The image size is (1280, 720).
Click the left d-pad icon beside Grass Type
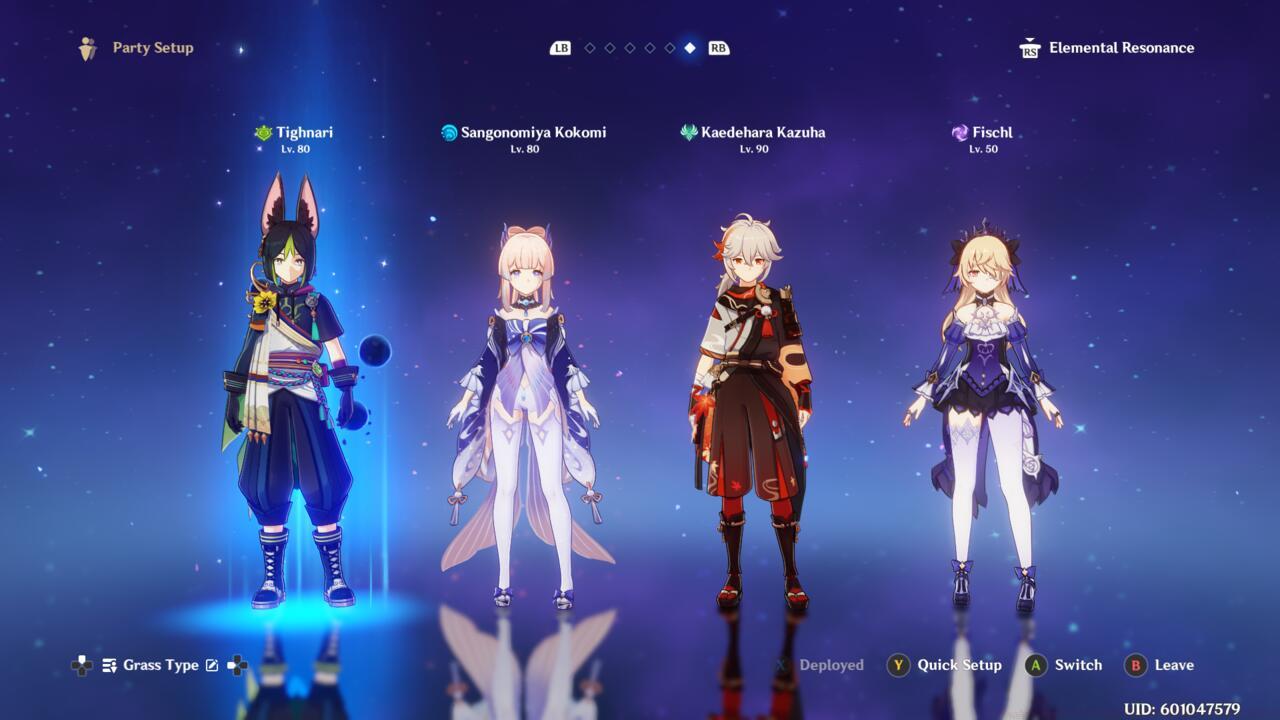pos(81,665)
